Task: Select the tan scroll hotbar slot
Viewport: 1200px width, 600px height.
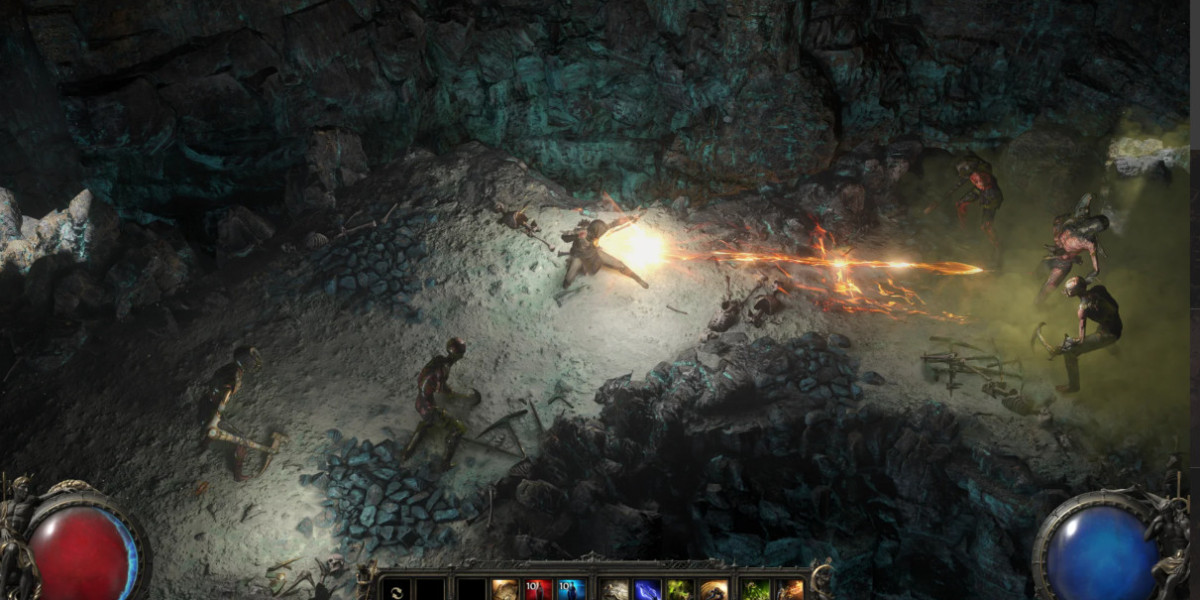Action: [505, 590]
